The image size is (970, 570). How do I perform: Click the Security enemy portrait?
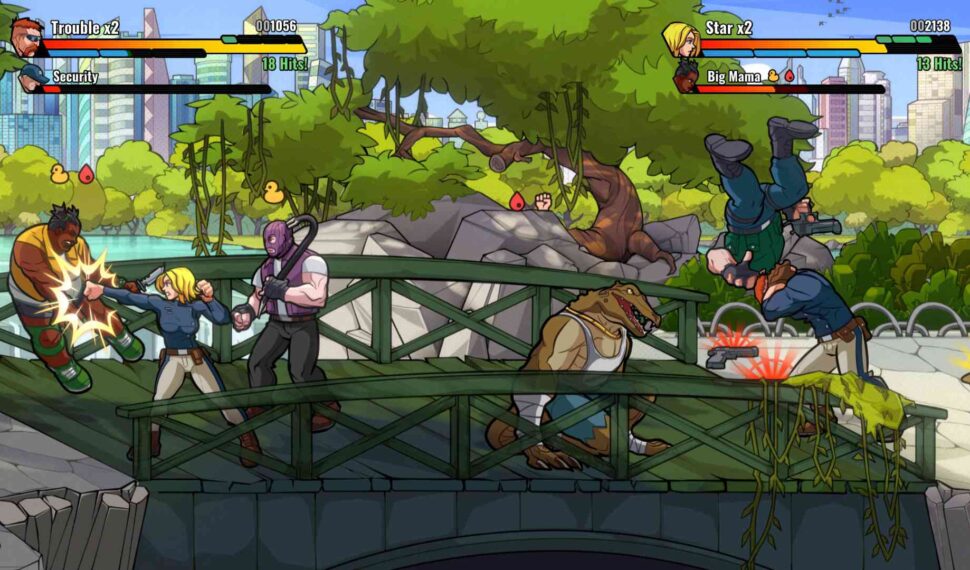(x=32, y=77)
